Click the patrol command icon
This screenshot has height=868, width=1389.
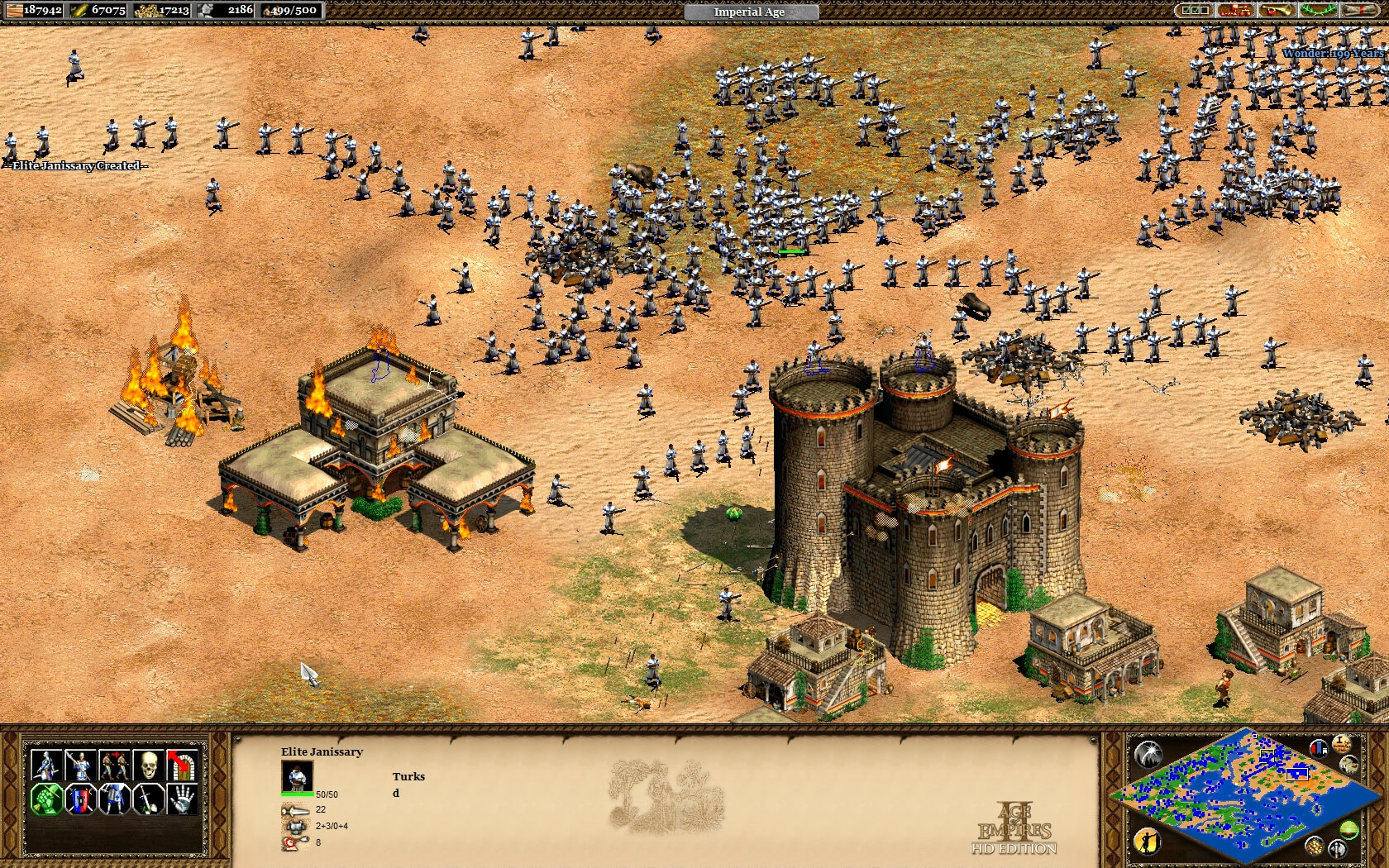click(x=47, y=766)
